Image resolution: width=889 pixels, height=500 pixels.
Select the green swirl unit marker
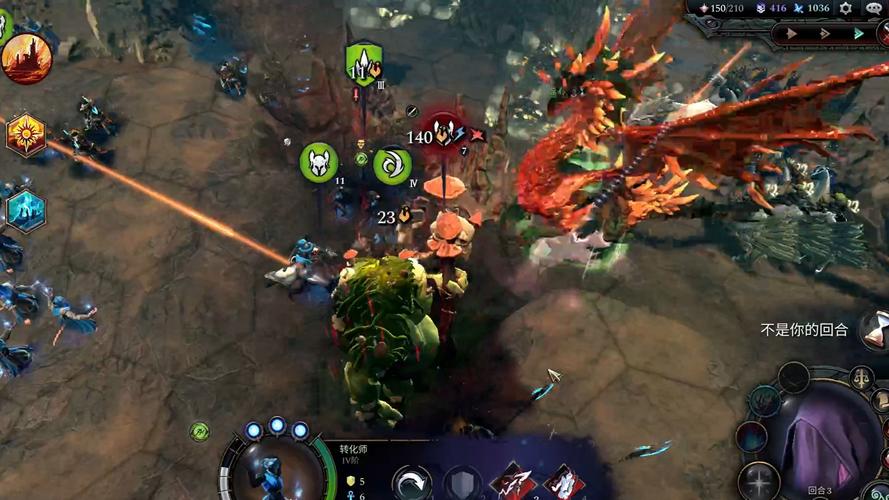[x=392, y=165]
